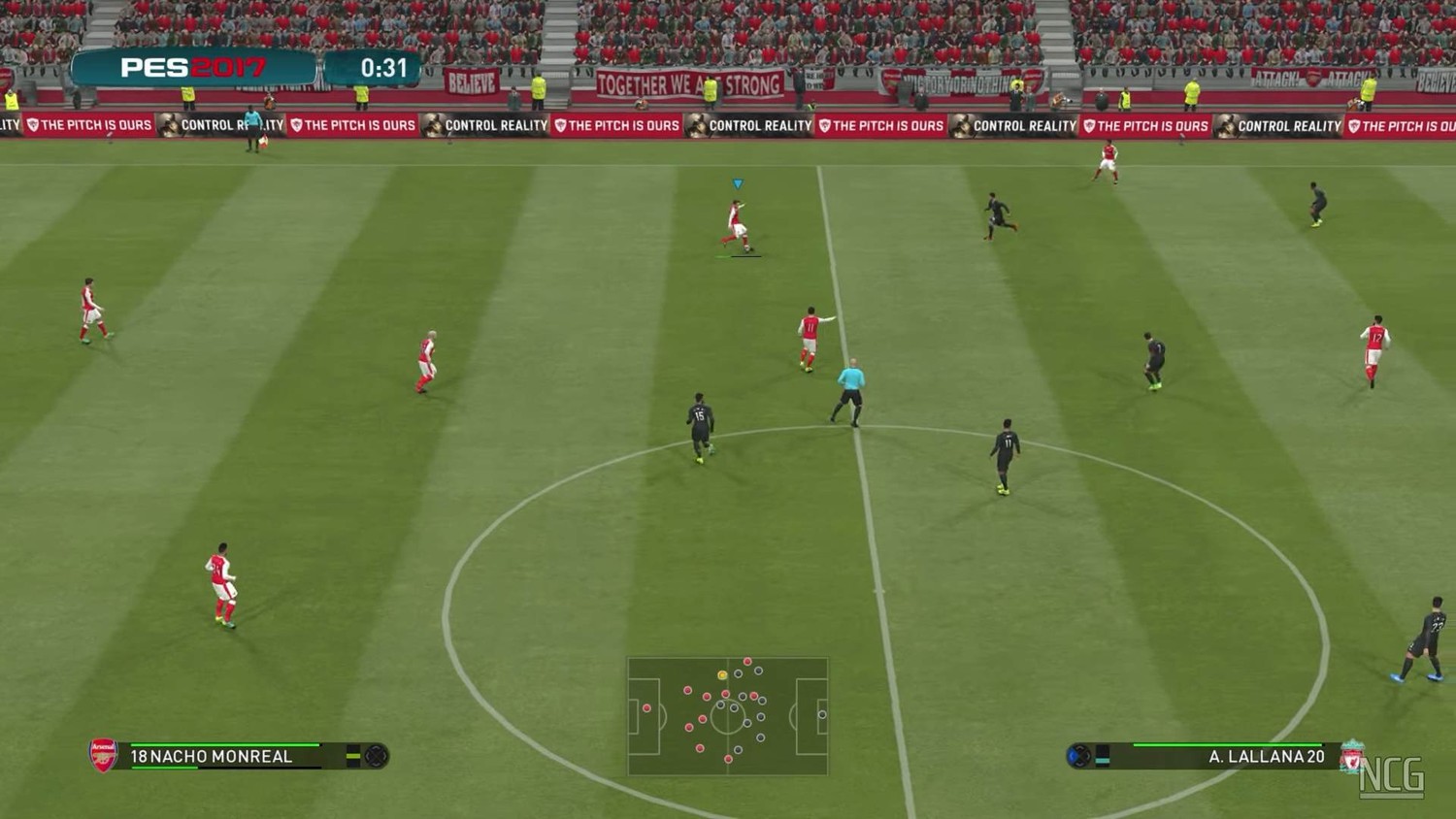This screenshot has height=819, width=1456.
Task: Click the radar minimap of the pitch
Action: (x=728, y=716)
